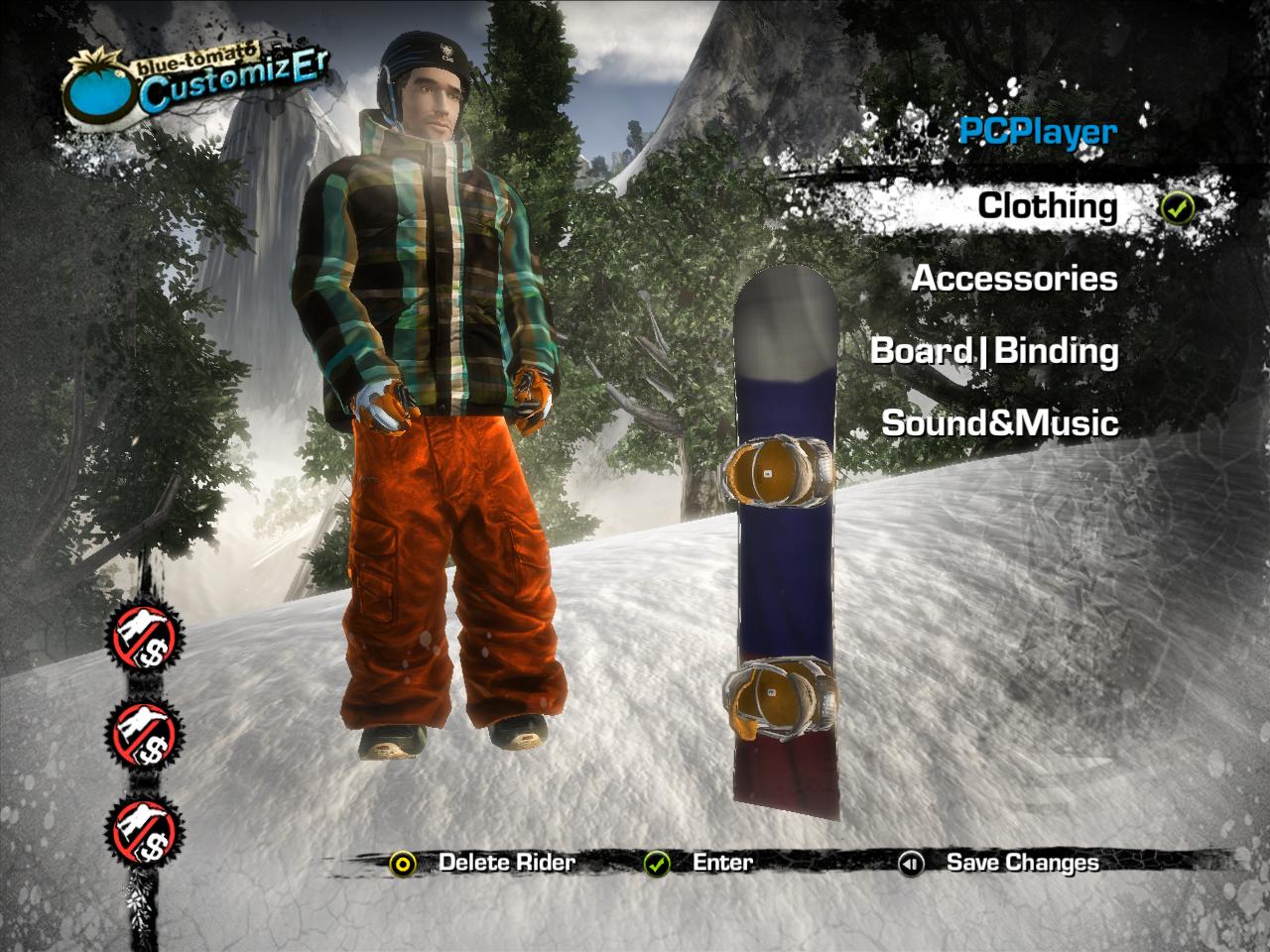Screen dimensions: 1270x952
Task: Choose the Board | Binding option
Action: coord(994,351)
